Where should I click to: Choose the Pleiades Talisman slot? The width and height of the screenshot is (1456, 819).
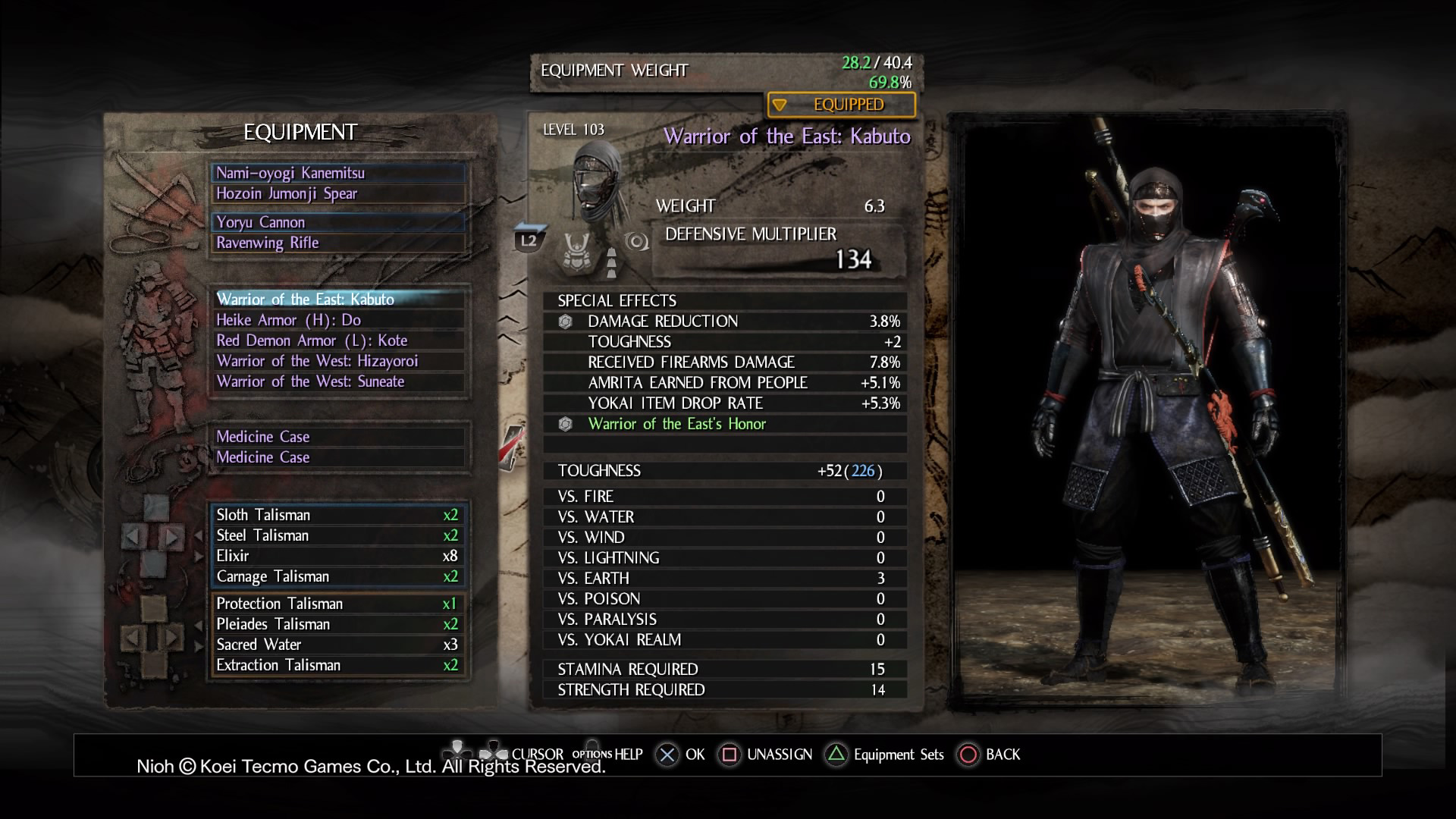[338, 624]
